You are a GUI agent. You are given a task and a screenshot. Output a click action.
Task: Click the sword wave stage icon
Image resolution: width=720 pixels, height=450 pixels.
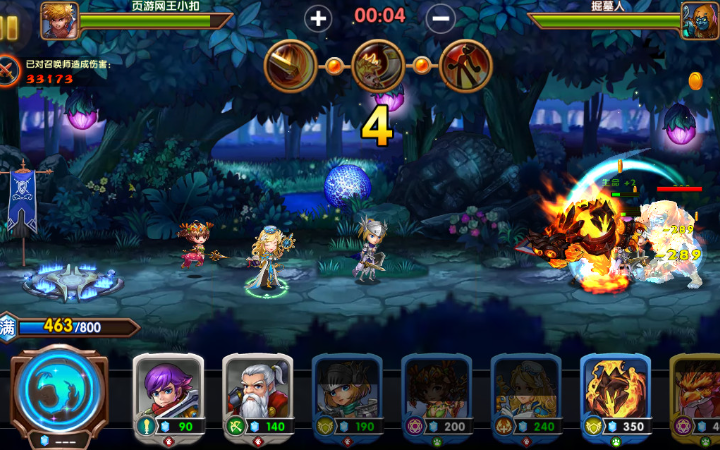(289, 66)
